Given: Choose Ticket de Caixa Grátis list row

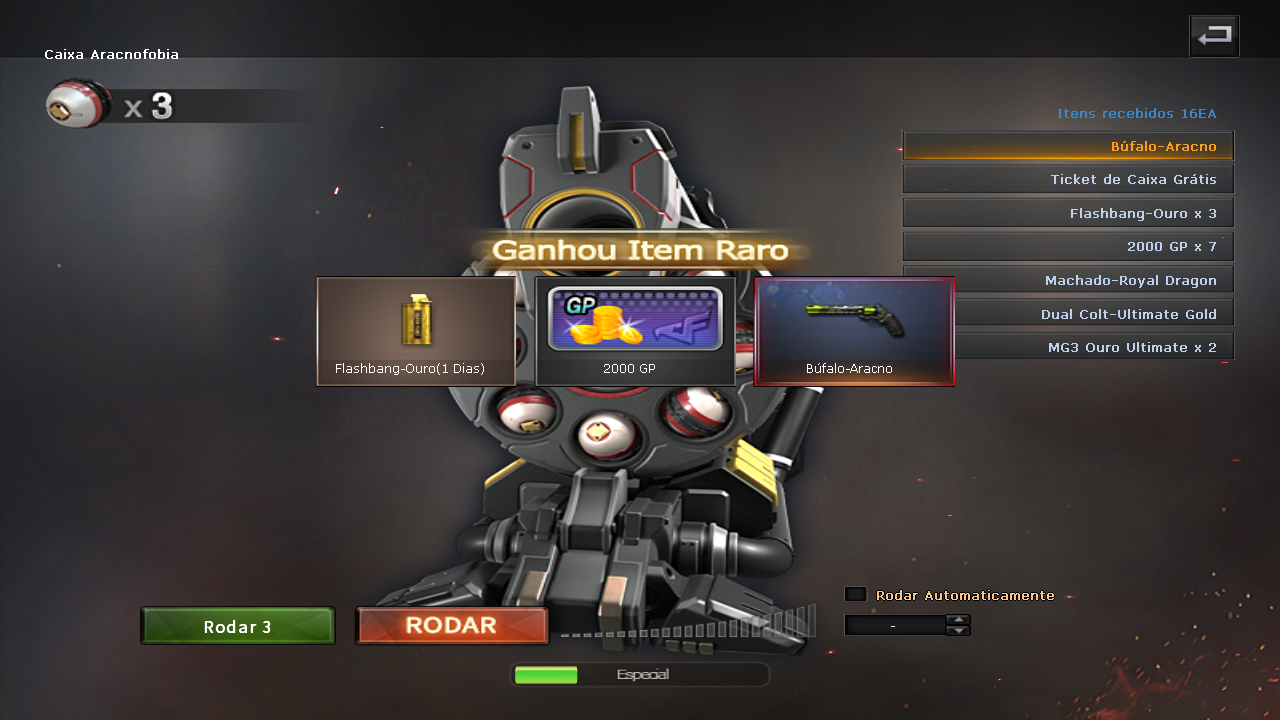Looking at the screenshot, I should 1068,179.
